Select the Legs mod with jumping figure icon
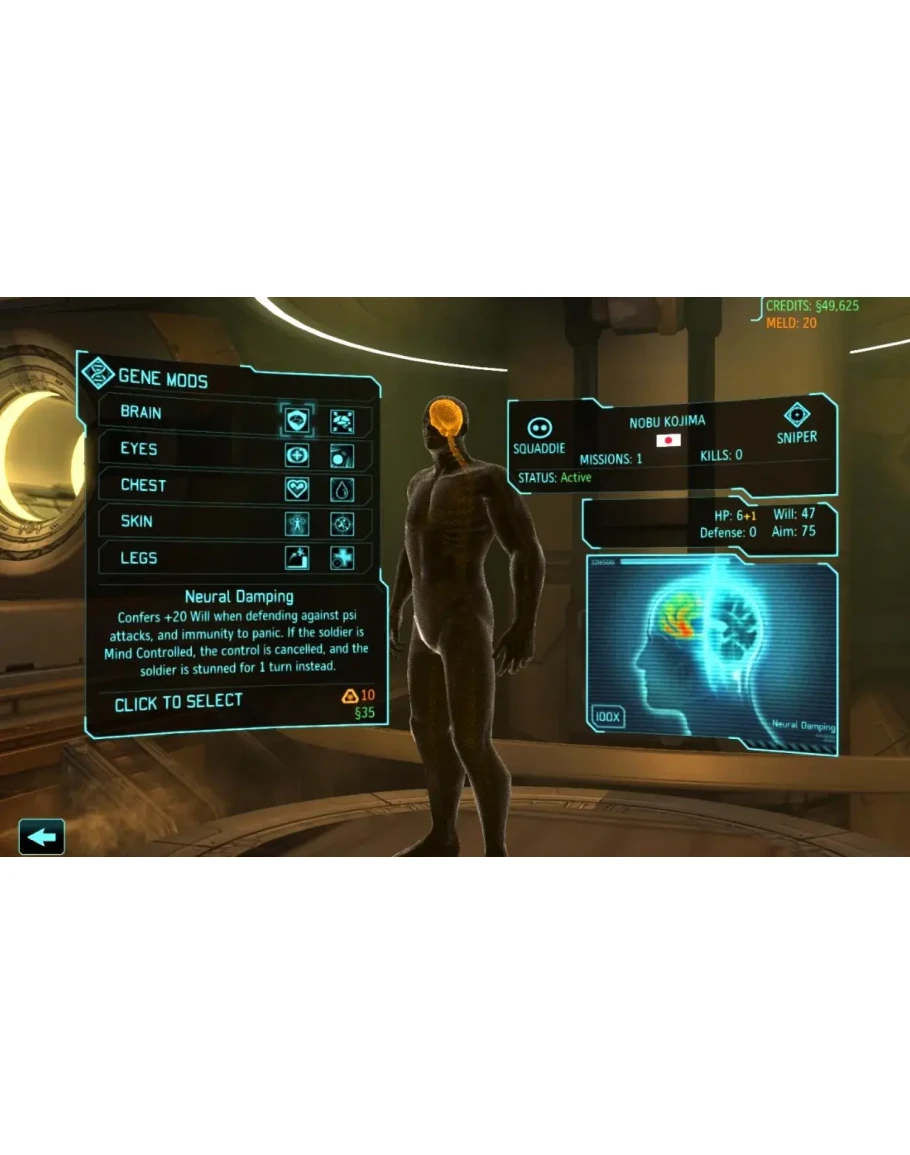The width and height of the screenshot is (910, 1155). click(x=296, y=558)
